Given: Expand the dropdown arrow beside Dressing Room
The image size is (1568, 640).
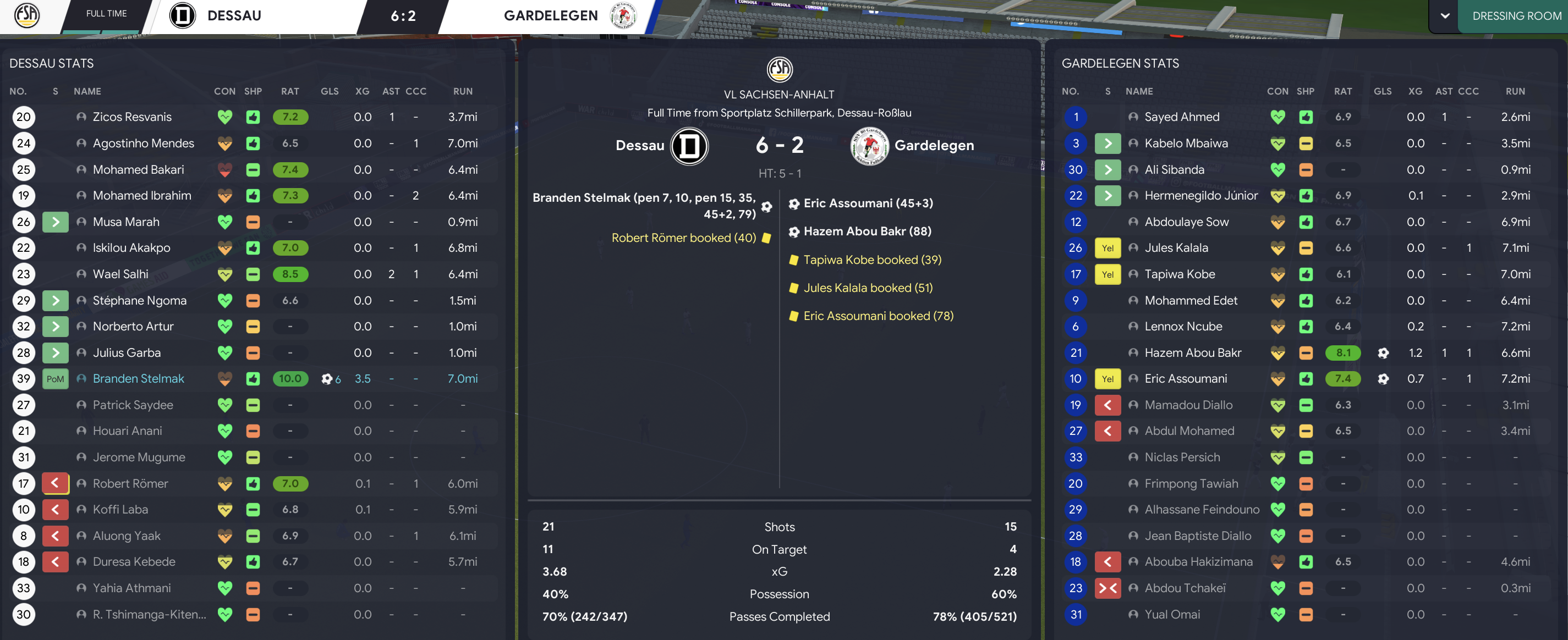Looking at the screenshot, I should [x=1444, y=16].
